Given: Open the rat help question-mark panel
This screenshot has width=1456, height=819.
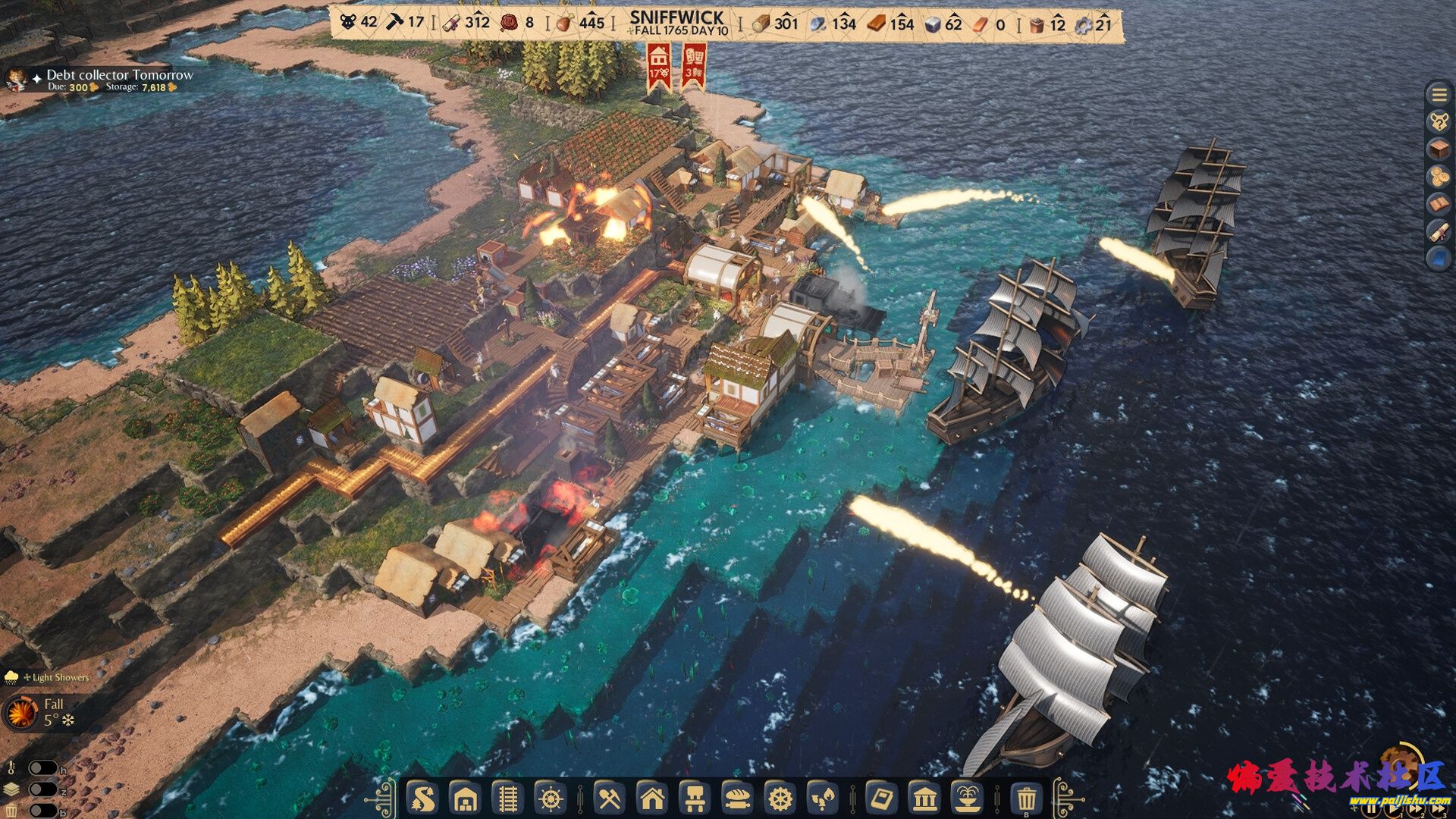Looking at the screenshot, I should [1439, 121].
